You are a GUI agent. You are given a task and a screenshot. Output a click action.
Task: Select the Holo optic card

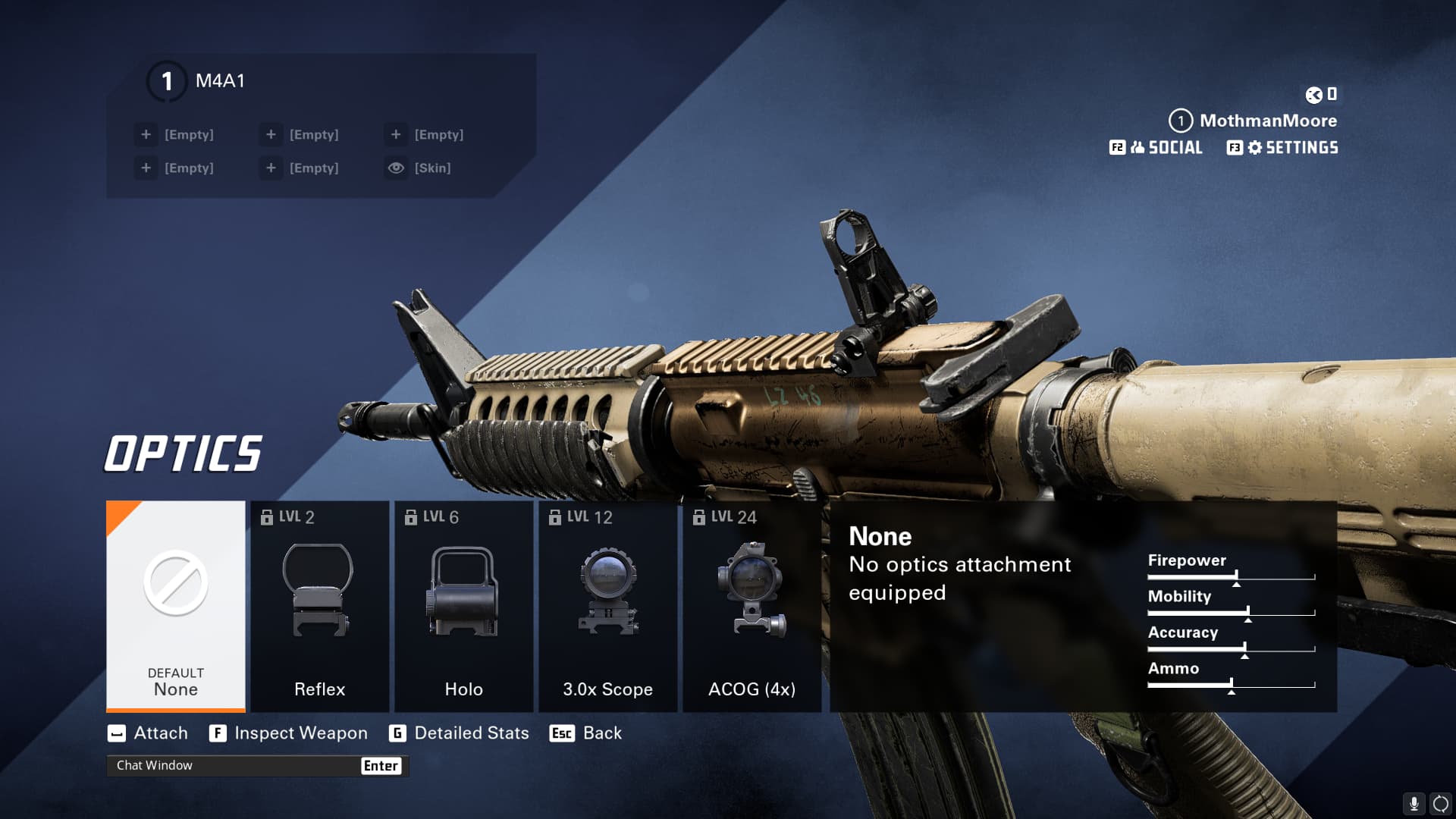[x=463, y=605]
